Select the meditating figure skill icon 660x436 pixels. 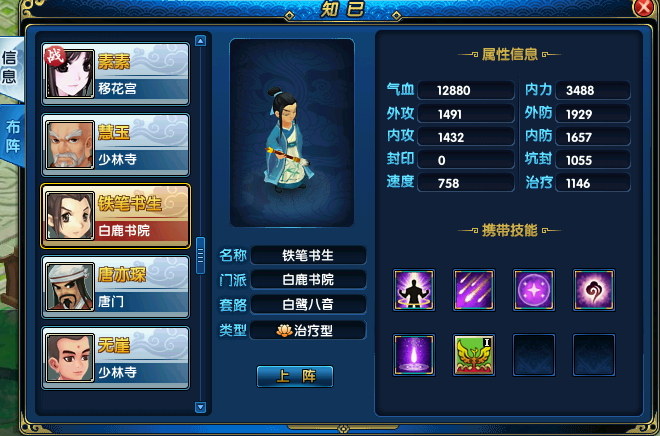(412, 290)
